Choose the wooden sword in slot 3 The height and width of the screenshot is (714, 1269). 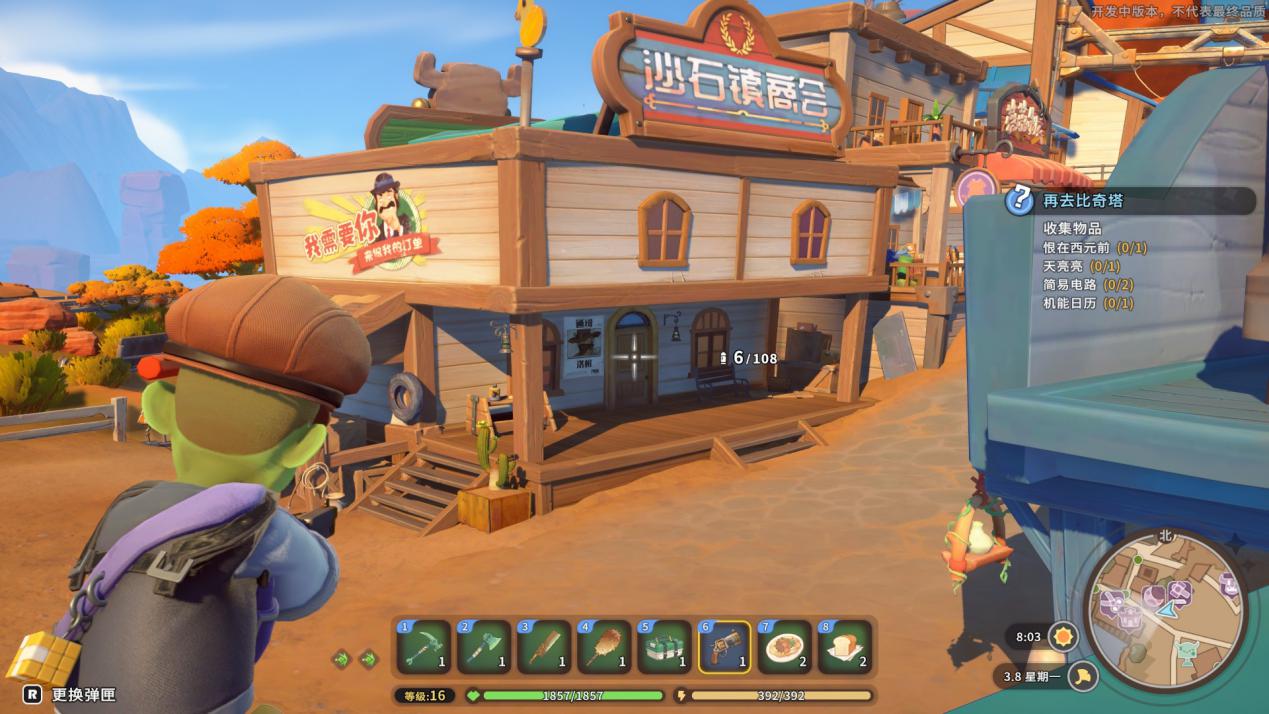(x=543, y=647)
